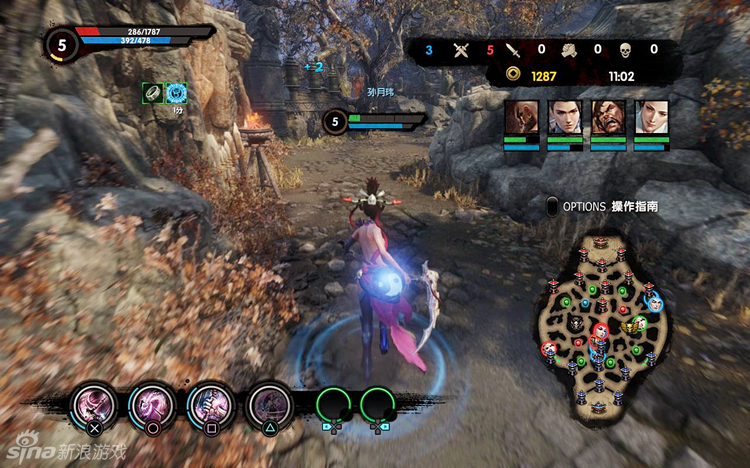Click the player level 5 badge
750x468 pixels.
(x=62, y=44)
